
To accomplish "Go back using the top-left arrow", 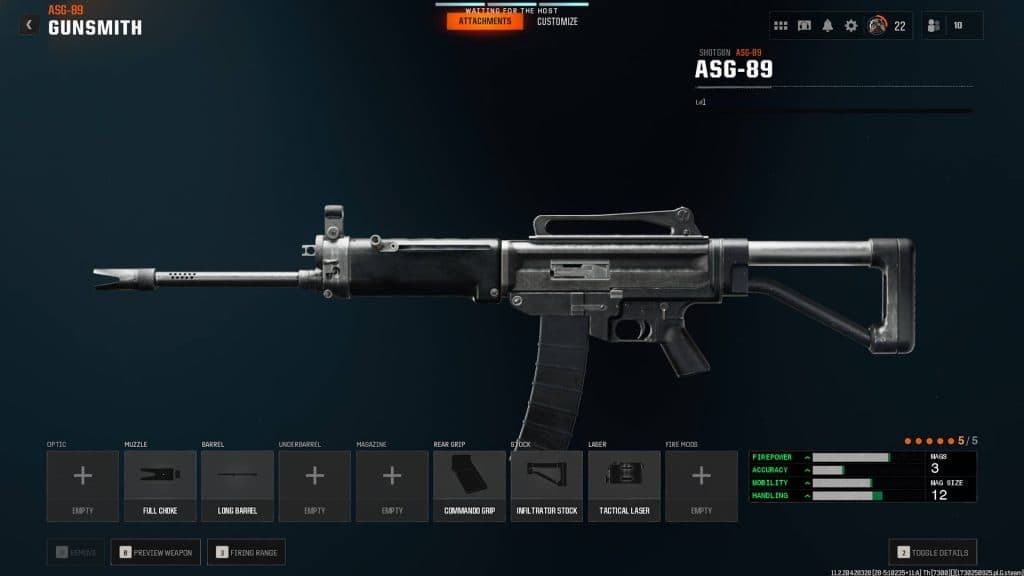I will point(28,24).
